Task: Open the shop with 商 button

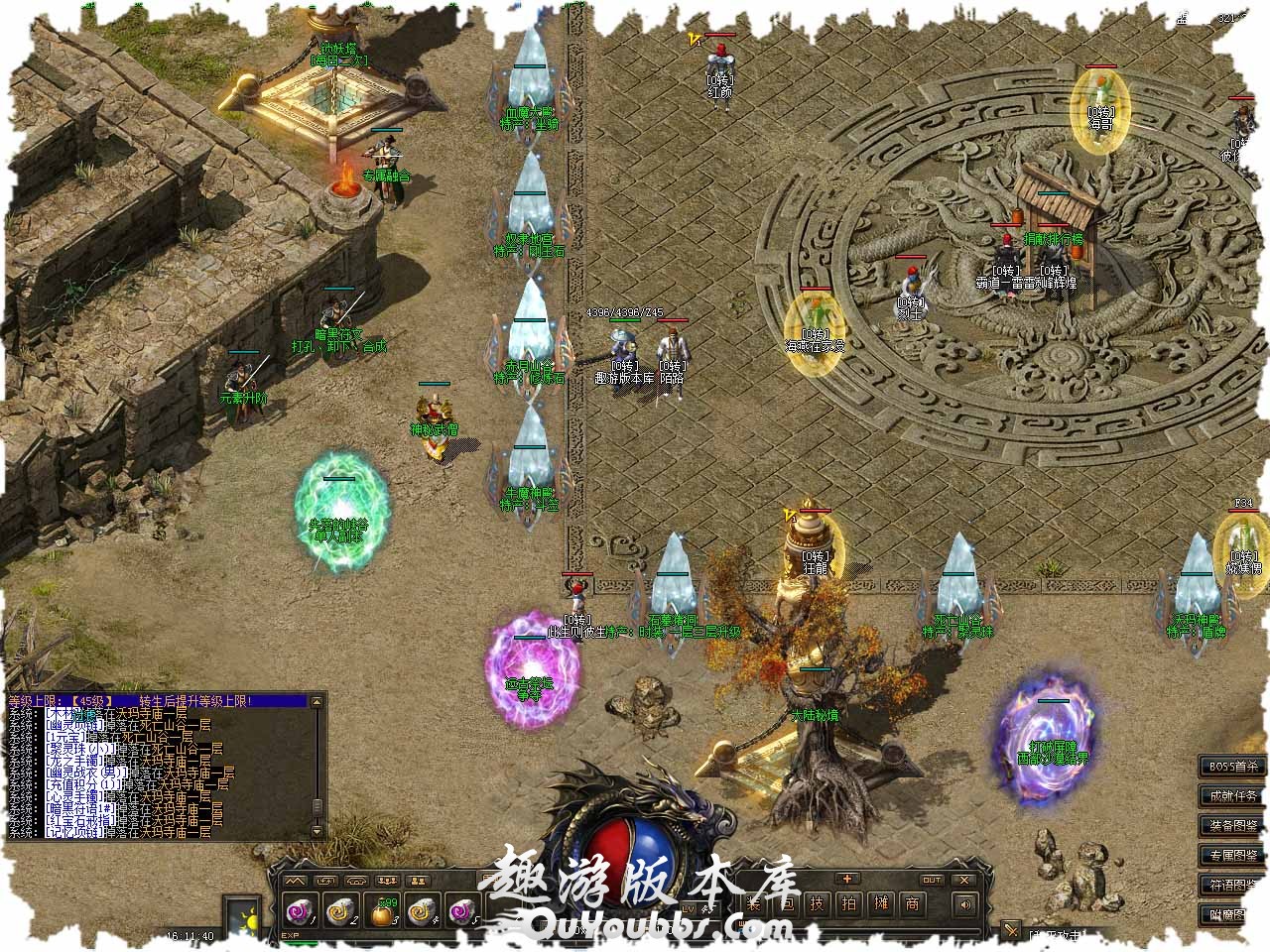Action: pyautogui.click(x=912, y=903)
